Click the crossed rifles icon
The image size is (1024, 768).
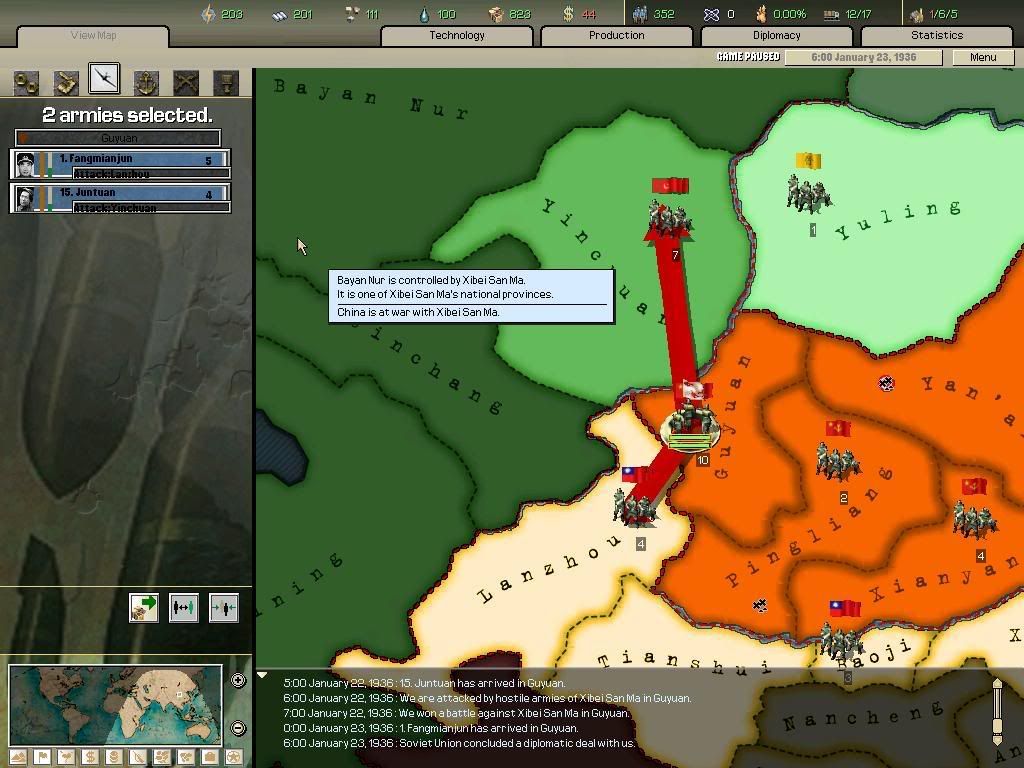186,82
